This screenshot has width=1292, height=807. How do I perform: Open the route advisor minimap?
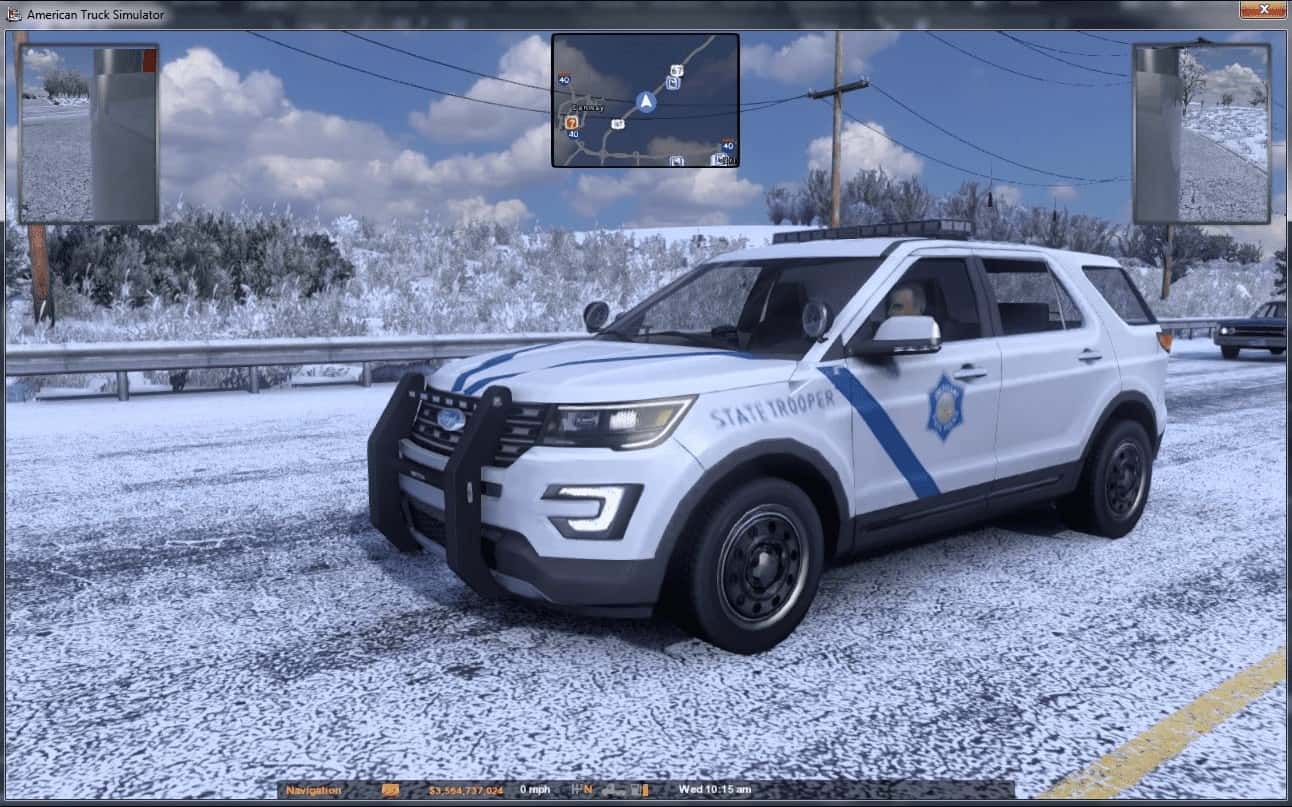[645, 100]
